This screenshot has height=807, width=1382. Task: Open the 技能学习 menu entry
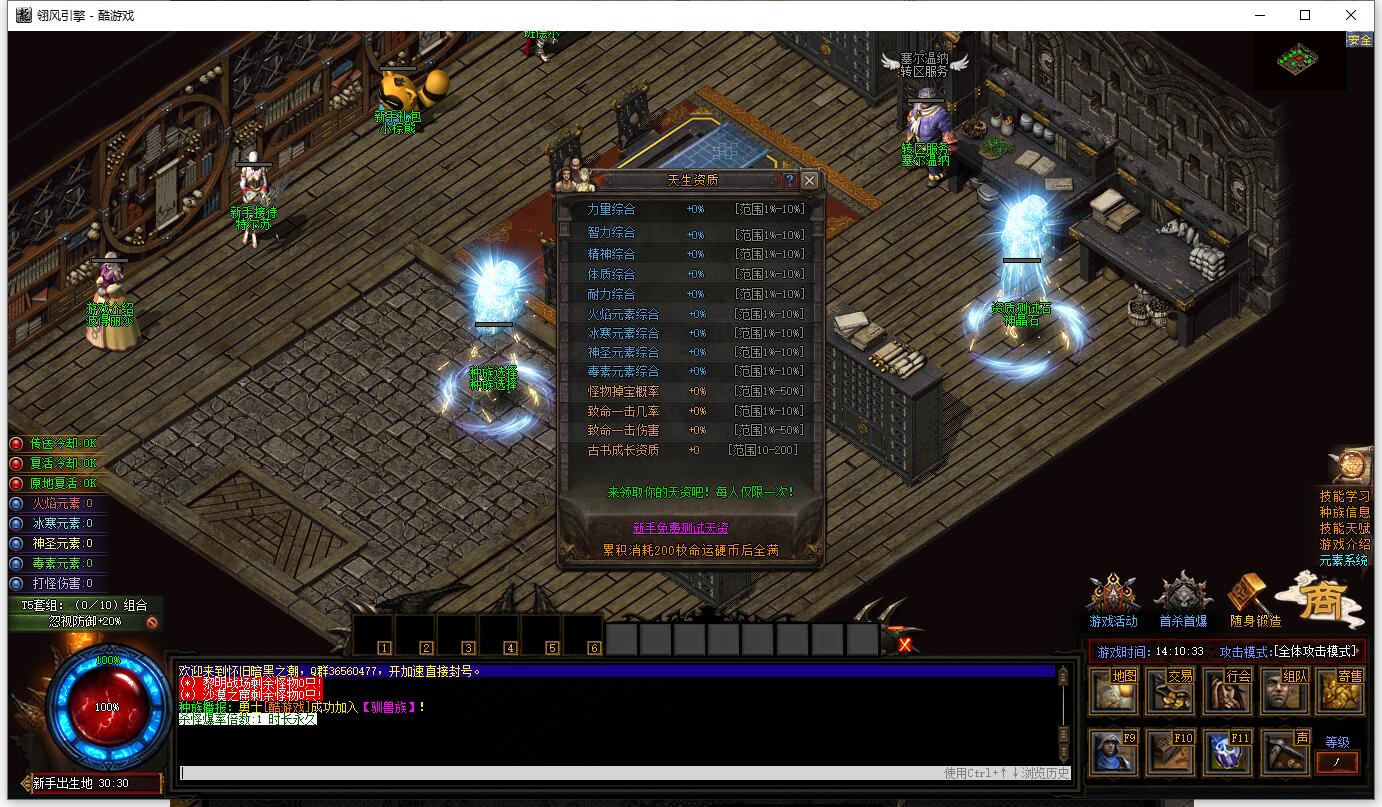(1344, 496)
